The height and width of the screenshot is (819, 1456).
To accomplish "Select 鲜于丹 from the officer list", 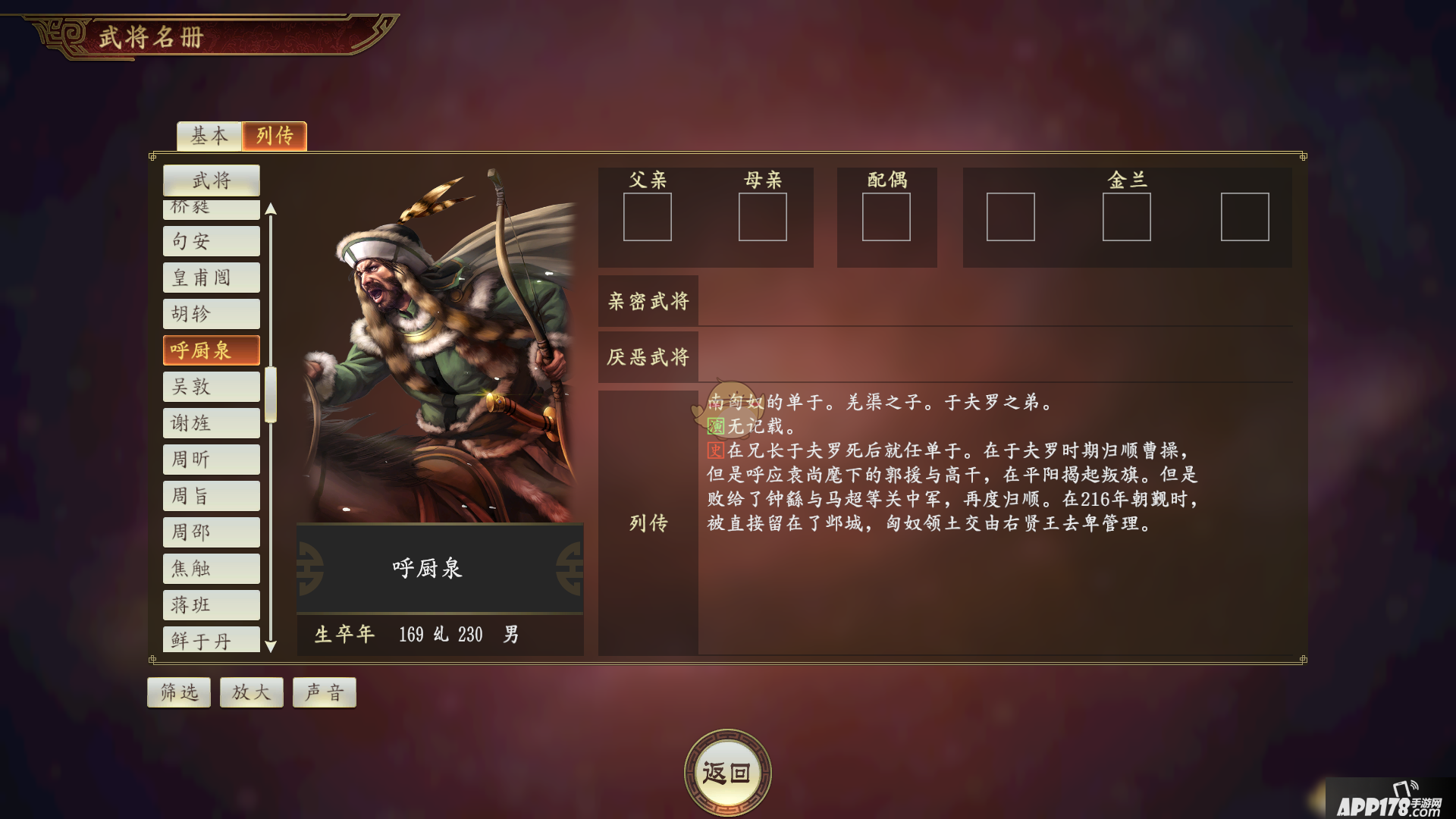I will [x=212, y=640].
